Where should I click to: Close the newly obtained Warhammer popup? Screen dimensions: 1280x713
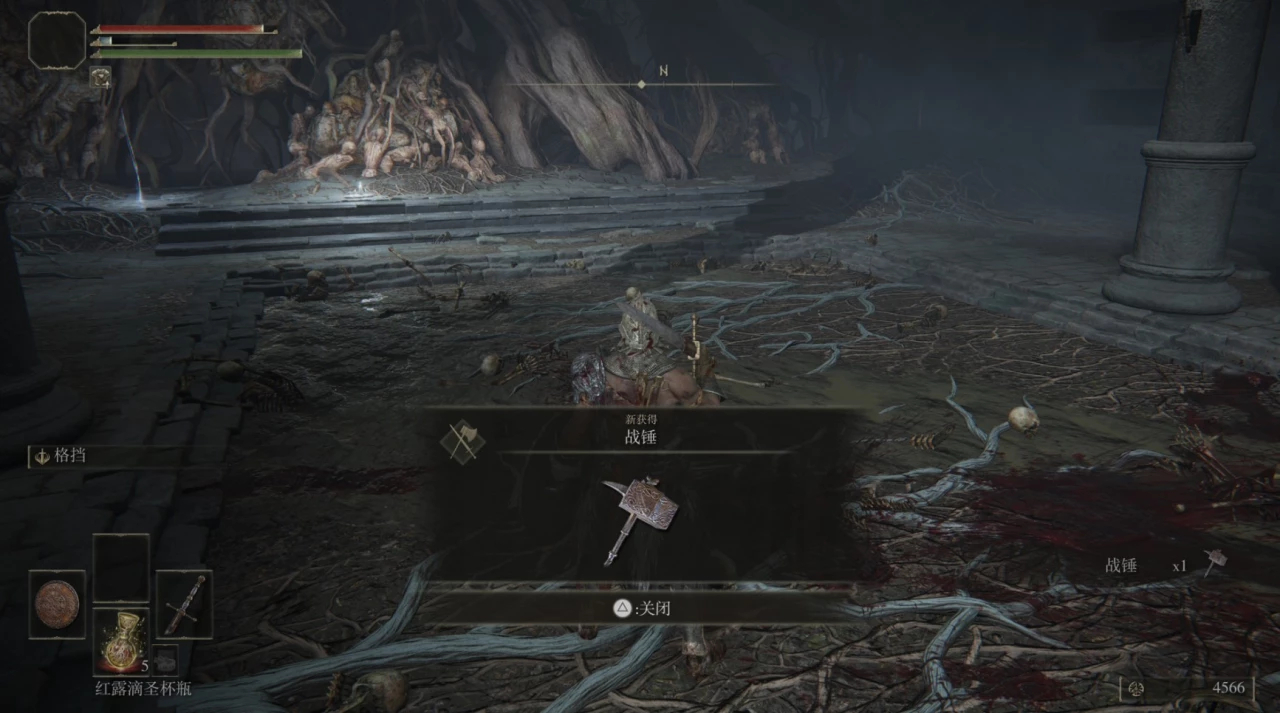pyautogui.click(x=639, y=607)
